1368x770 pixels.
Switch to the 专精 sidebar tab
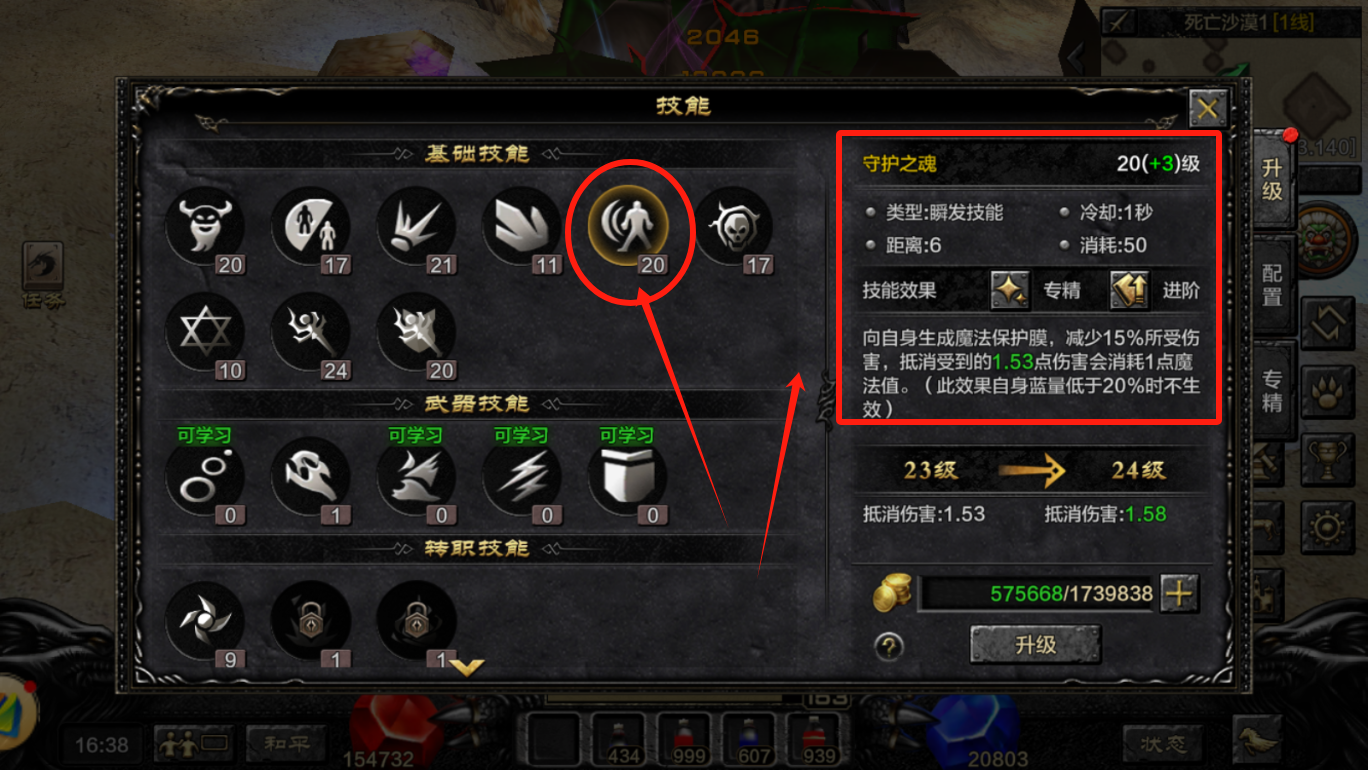click(1272, 390)
